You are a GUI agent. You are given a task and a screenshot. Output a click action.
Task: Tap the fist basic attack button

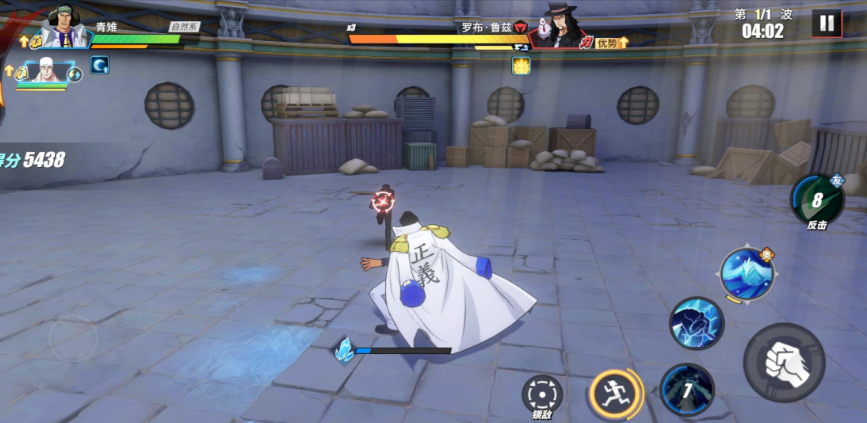coord(784,362)
